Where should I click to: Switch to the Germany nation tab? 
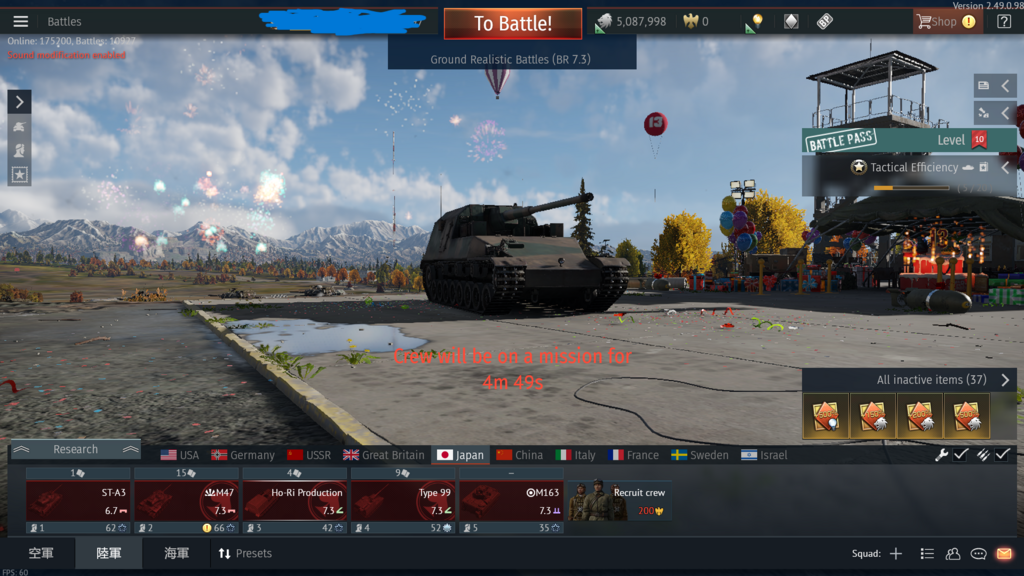(243, 455)
